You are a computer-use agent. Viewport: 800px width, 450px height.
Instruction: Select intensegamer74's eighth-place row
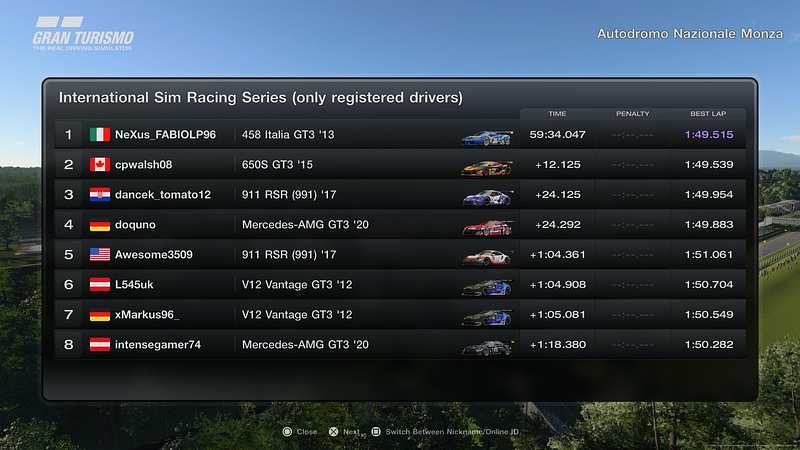(400, 345)
